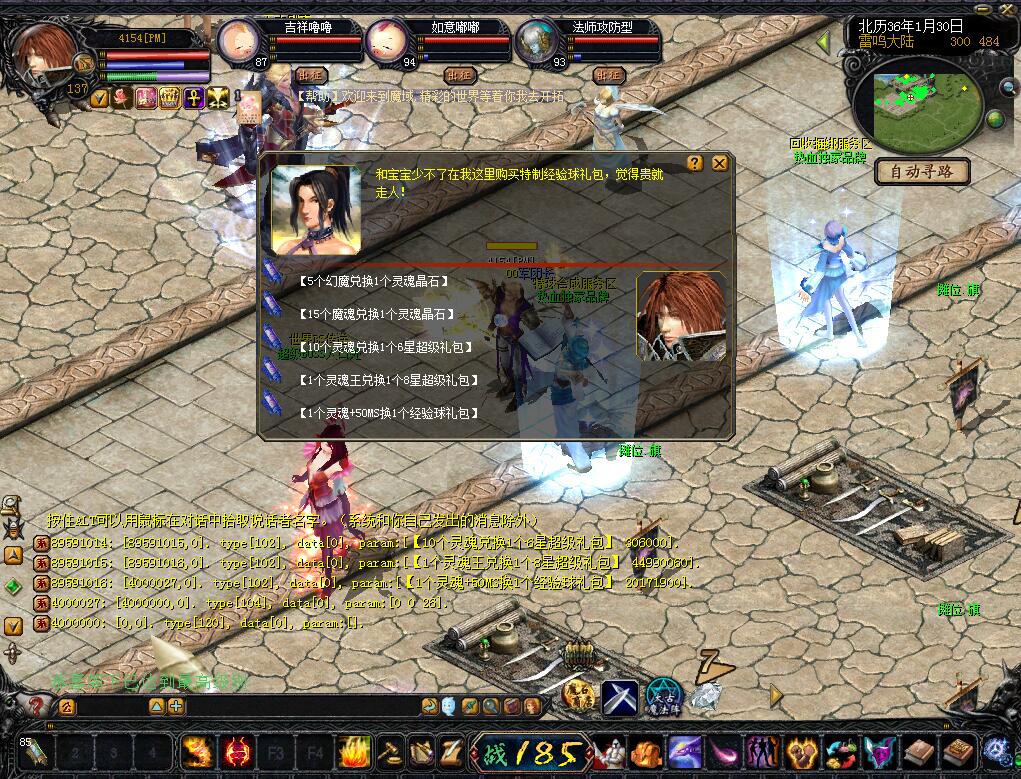Open the red question mark help button
The width and height of the screenshot is (1021, 779).
pyautogui.click(x=37, y=707)
